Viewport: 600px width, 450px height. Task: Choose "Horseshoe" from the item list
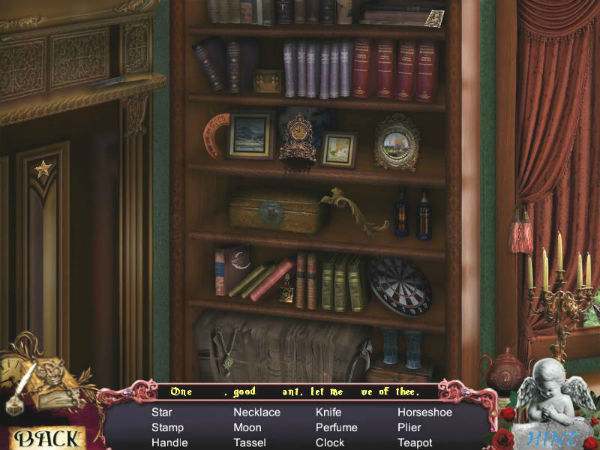pos(424,411)
